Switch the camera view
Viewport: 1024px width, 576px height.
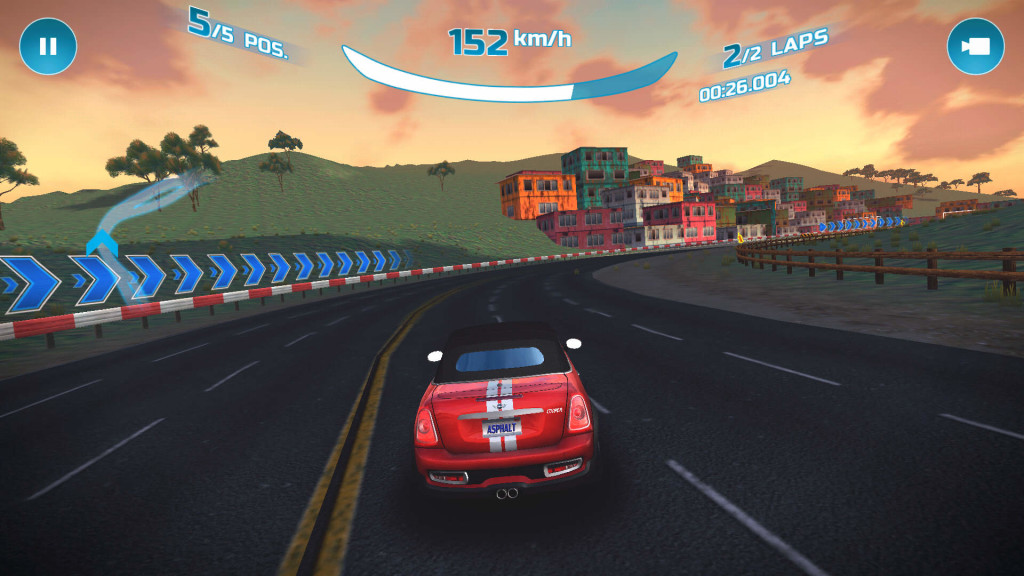(975, 46)
